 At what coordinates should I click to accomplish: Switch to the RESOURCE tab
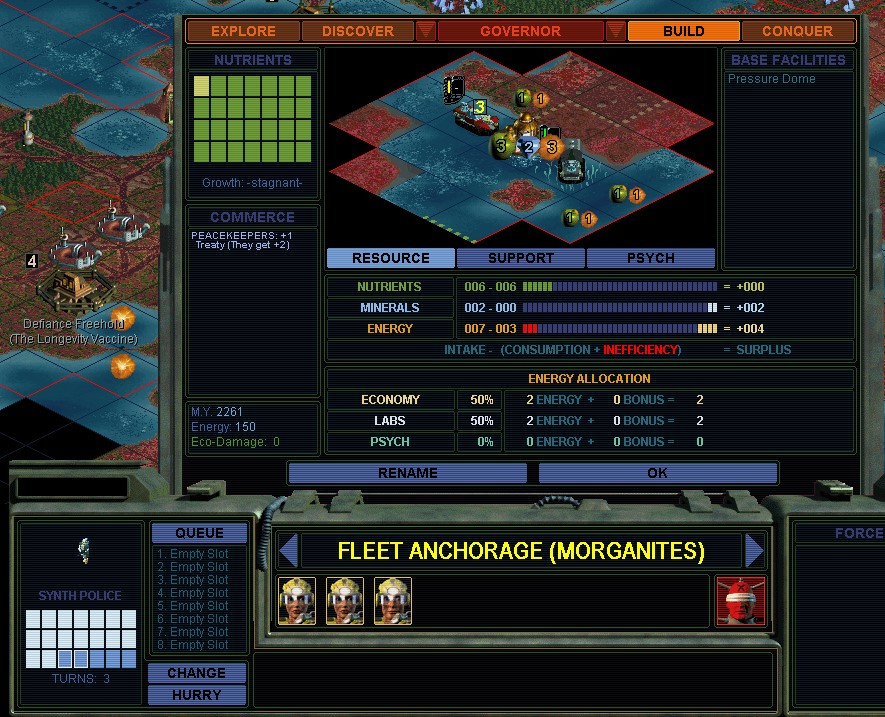pyautogui.click(x=390, y=258)
